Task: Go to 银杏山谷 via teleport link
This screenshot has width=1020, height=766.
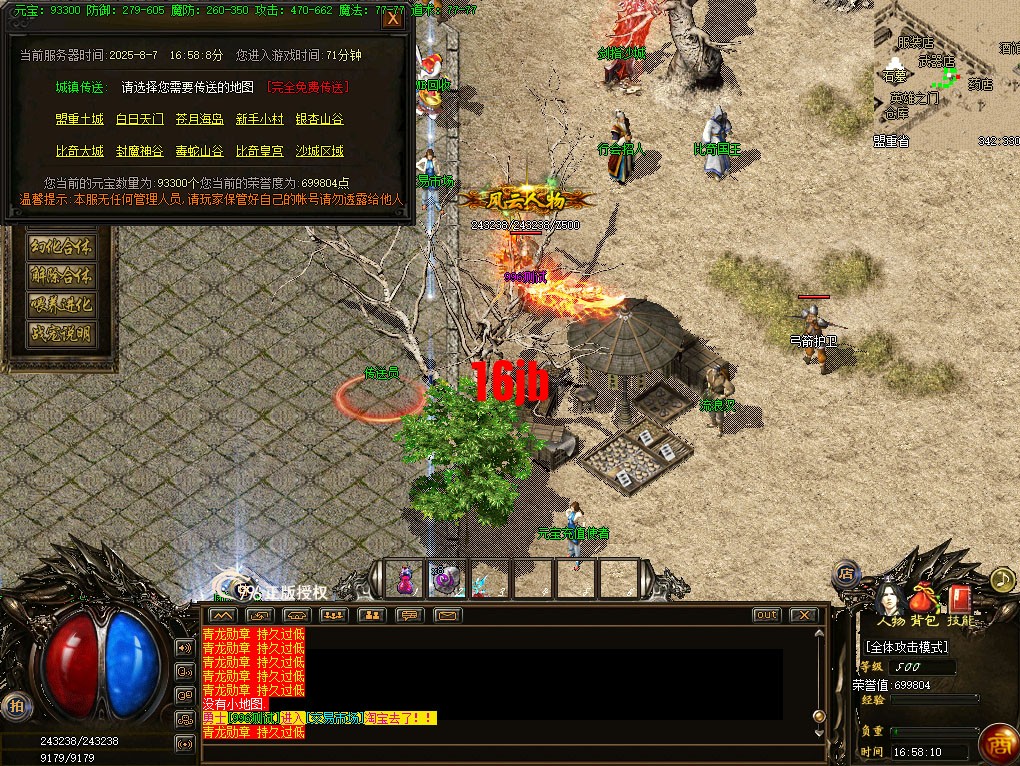Action: coord(319,120)
